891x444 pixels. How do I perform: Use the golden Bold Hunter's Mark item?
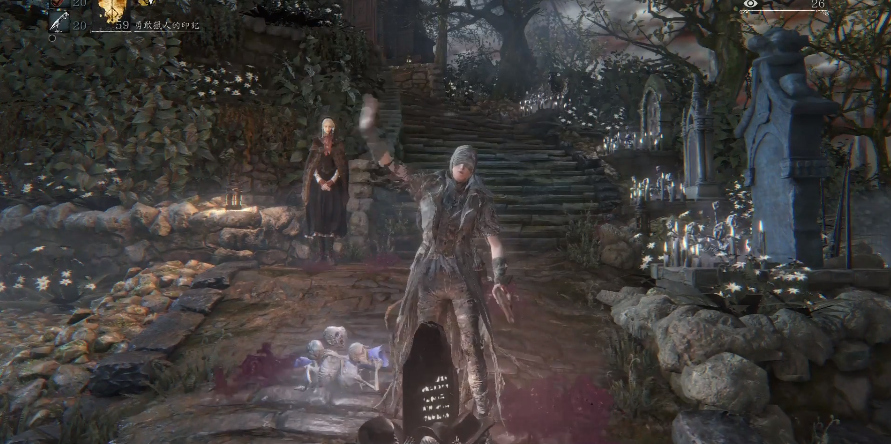(x=112, y=8)
